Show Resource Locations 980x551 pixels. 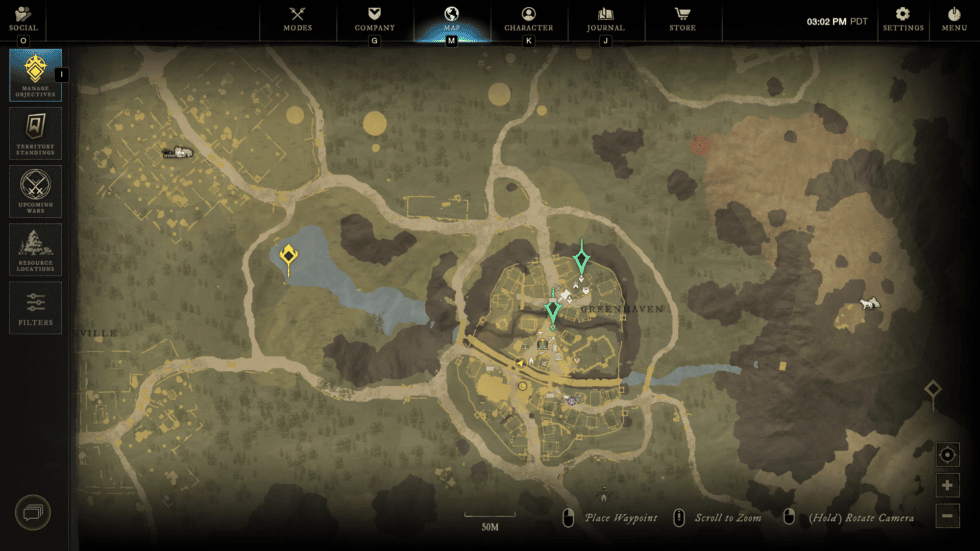[36, 249]
